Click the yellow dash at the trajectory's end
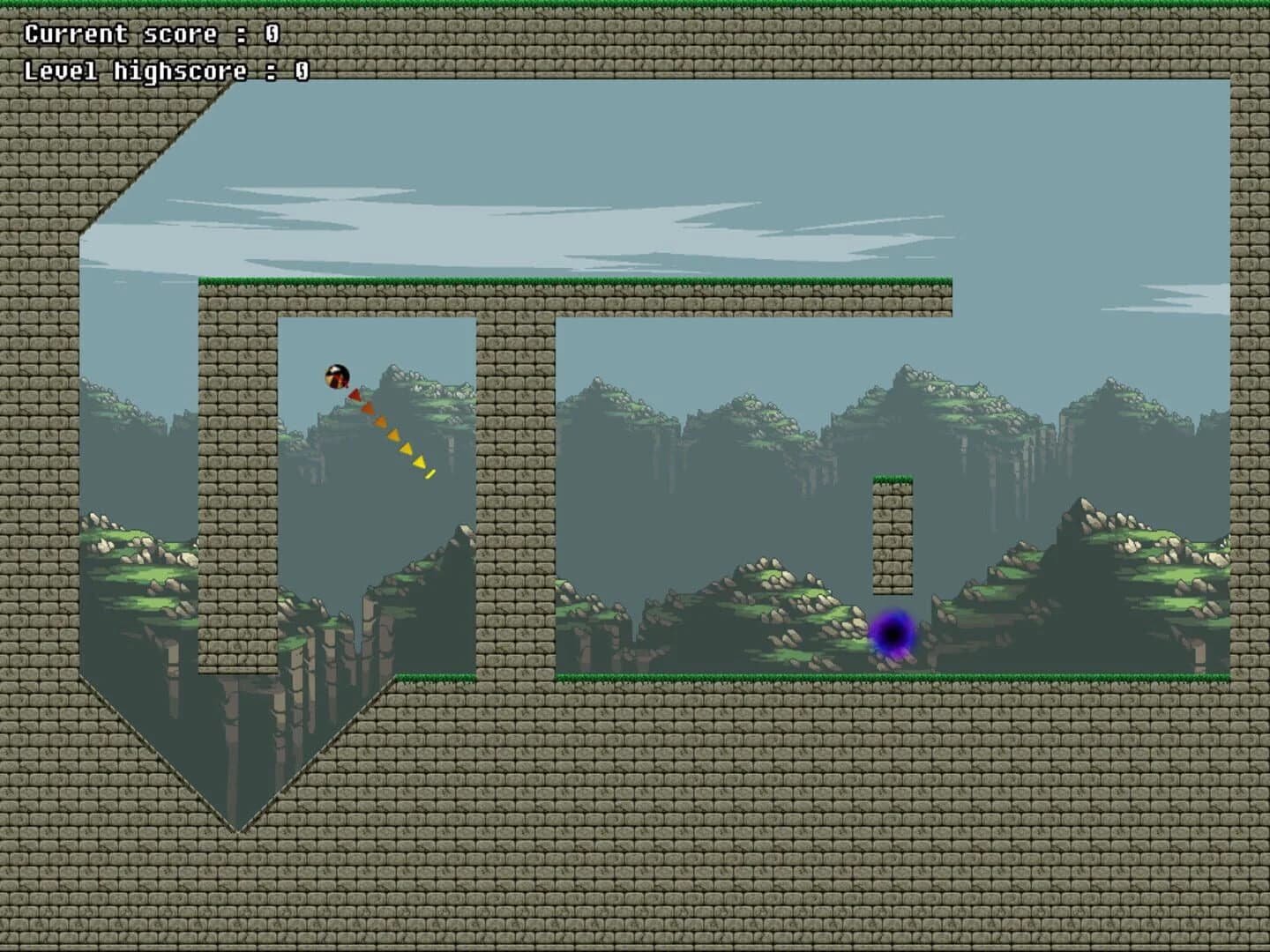 [430, 474]
